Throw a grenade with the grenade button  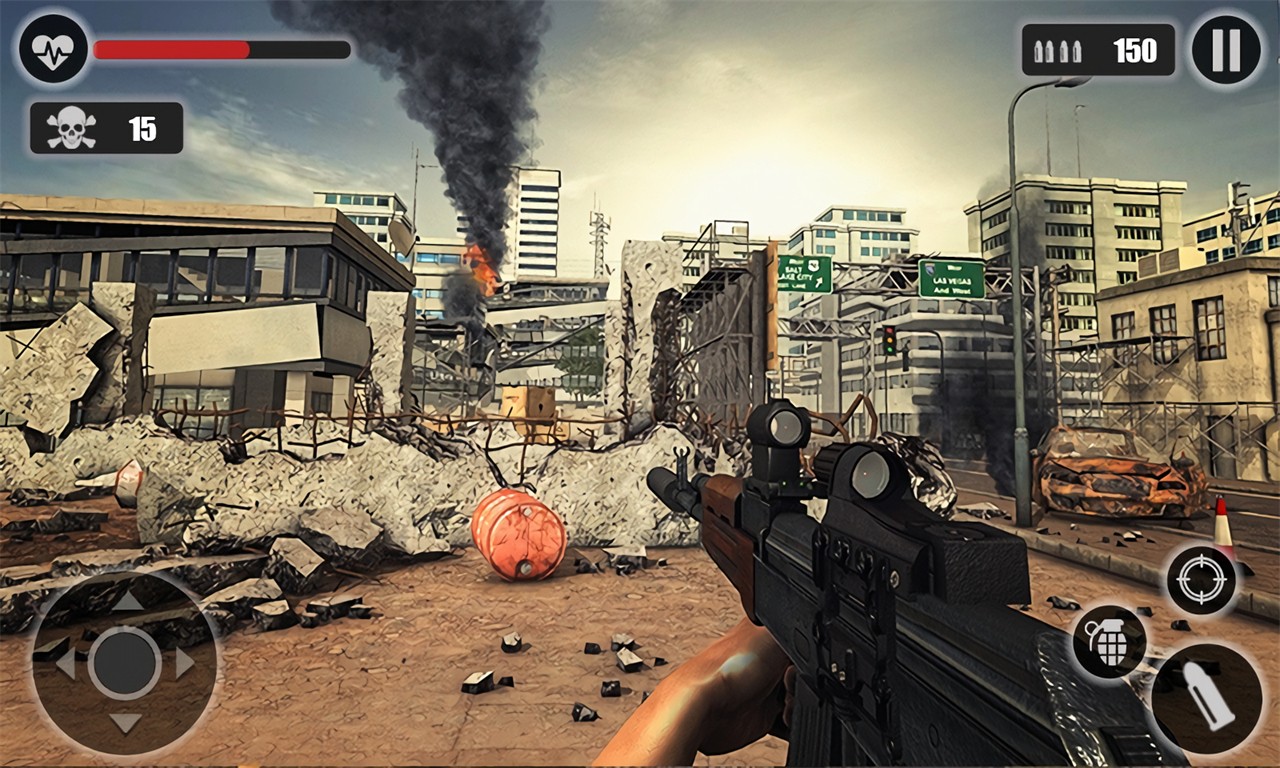pos(1109,642)
